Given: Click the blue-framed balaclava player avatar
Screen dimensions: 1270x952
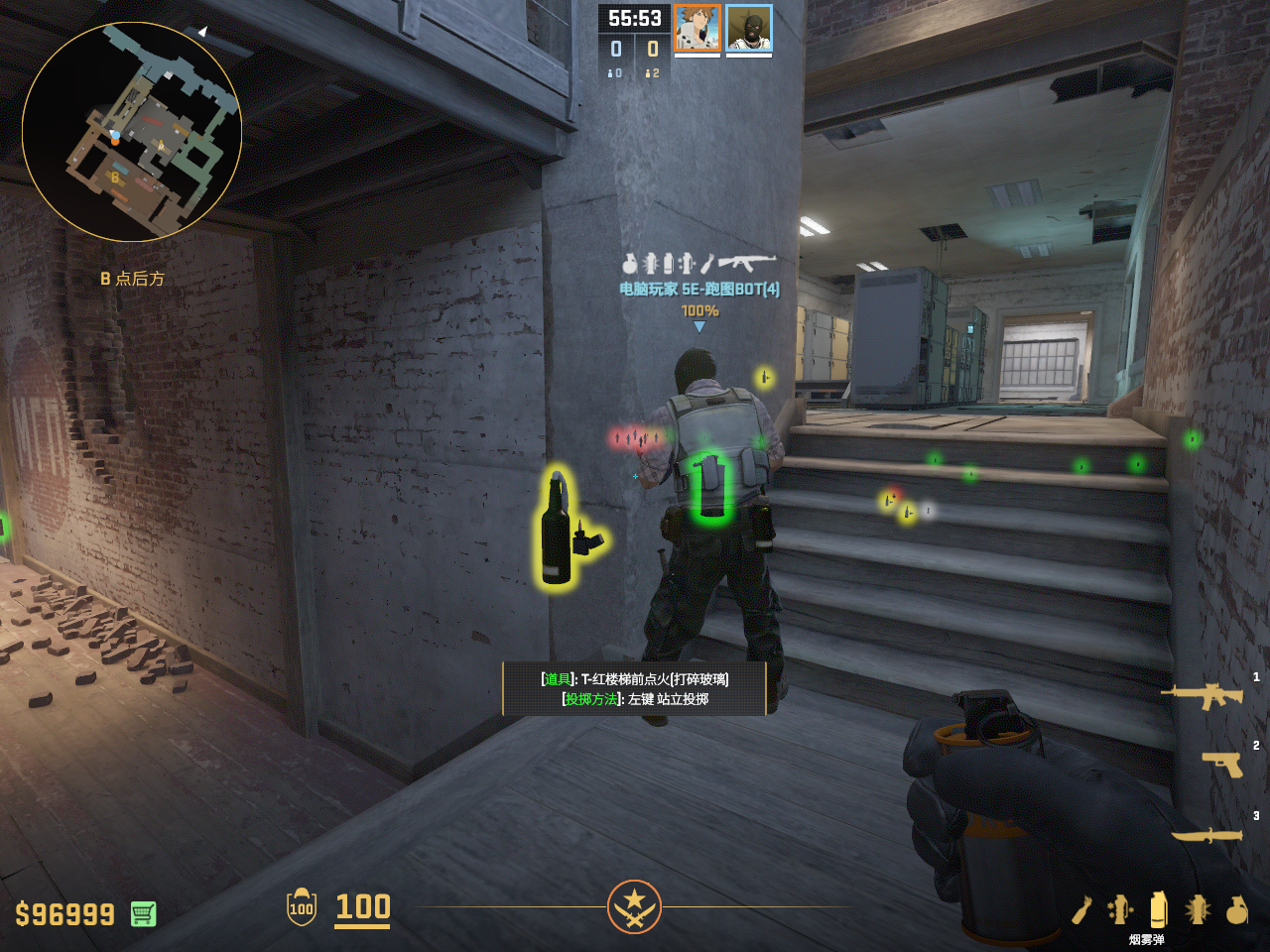Looking at the screenshot, I should point(749,28).
